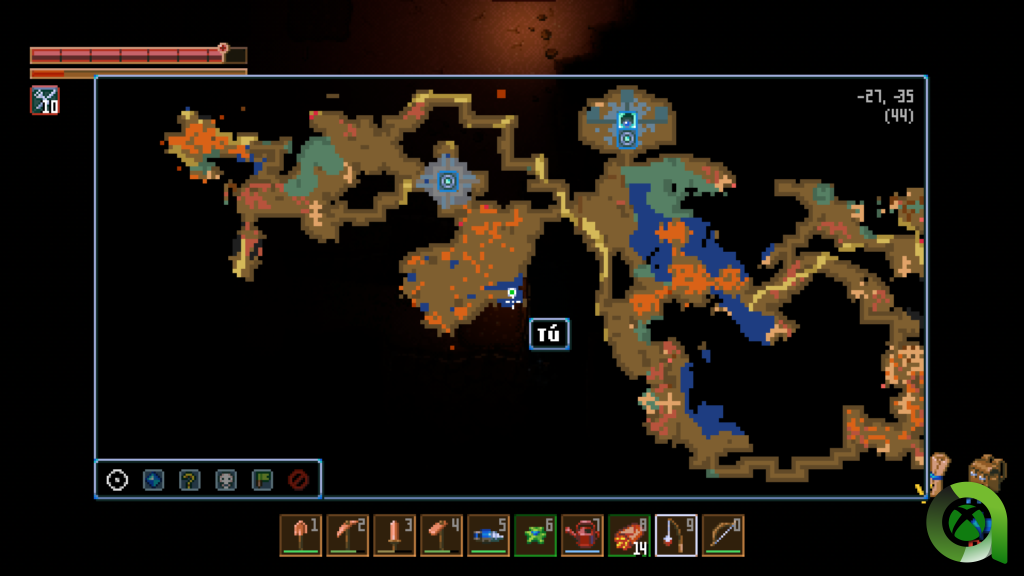Screen dimensions: 1024x576
Task: Equip the wooden bow in slot 0
Action: (x=723, y=535)
